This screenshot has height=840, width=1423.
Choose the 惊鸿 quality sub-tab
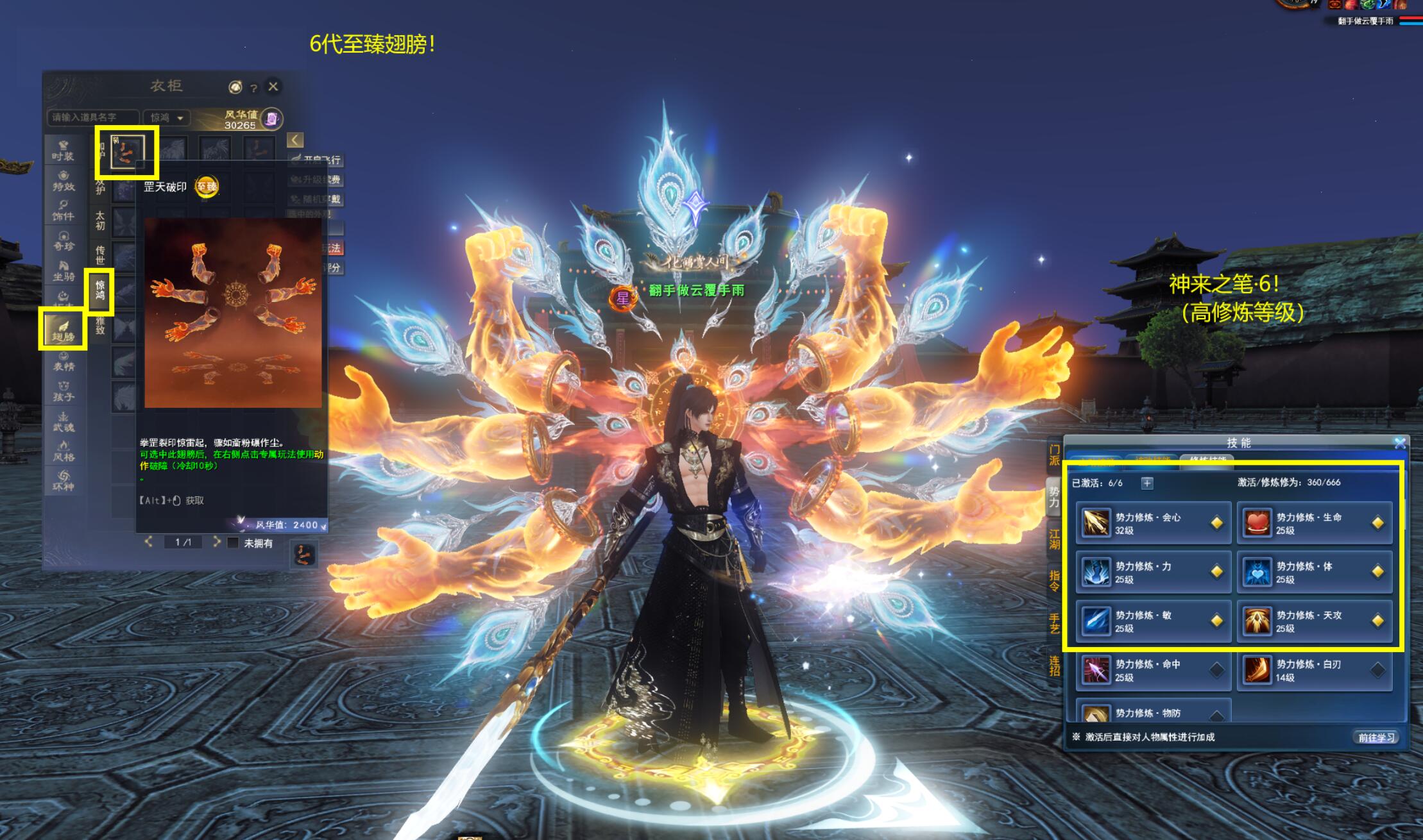pos(100,290)
